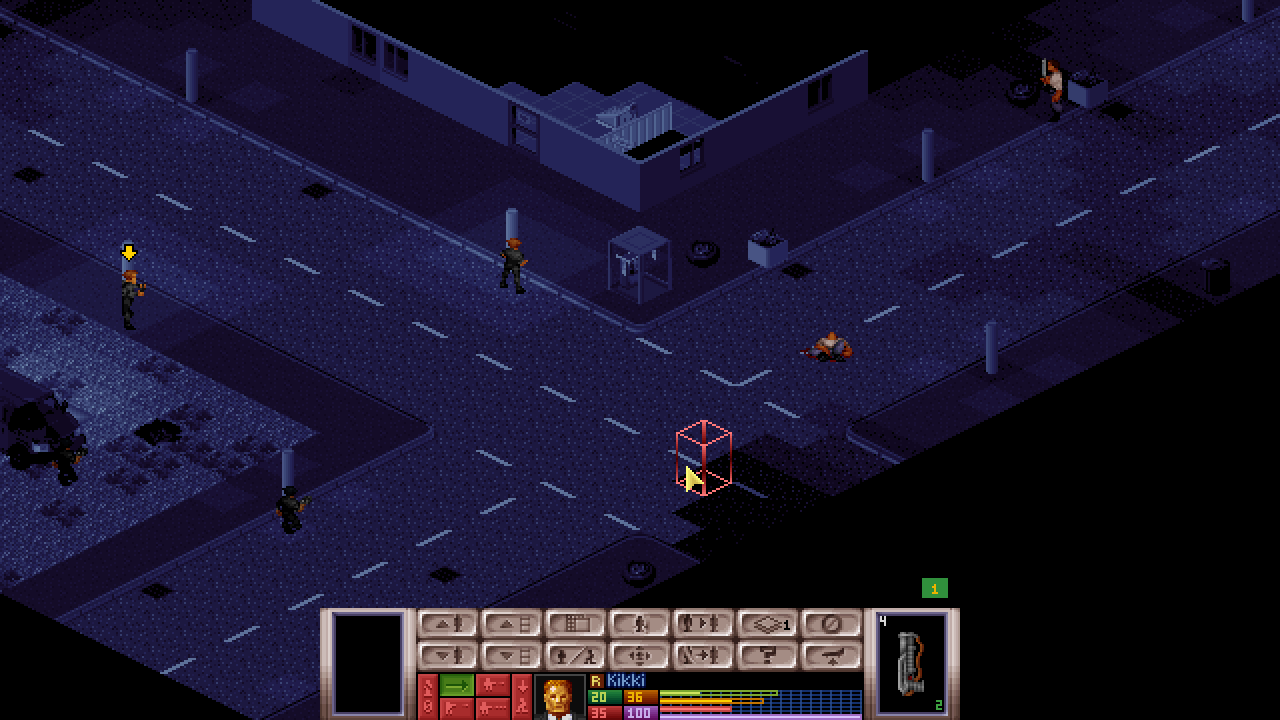The image size is (1280, 720).
Task: Click the green visible enemy indicator
Action: point(934,589)
